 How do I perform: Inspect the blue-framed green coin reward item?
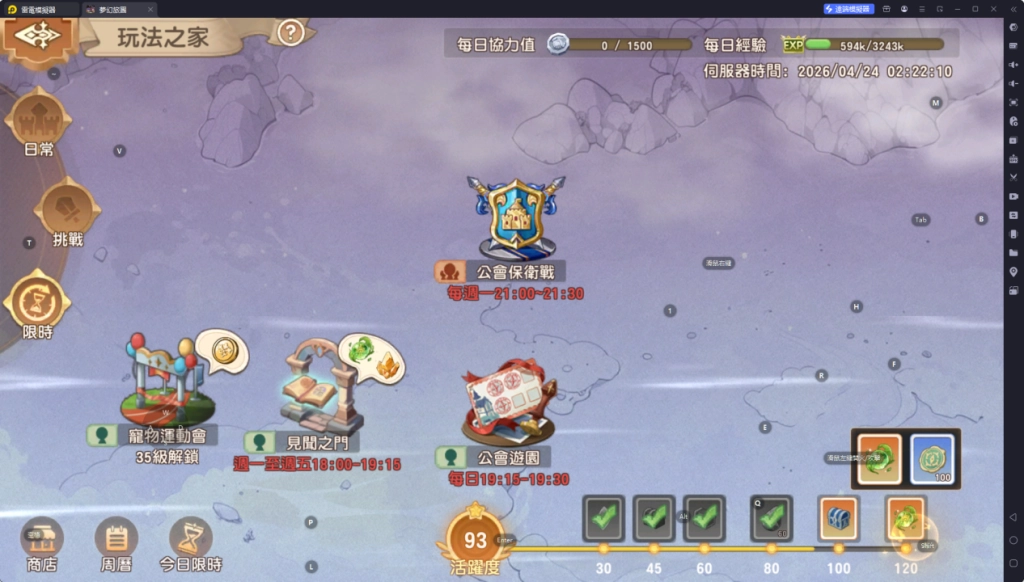point(932,459)
